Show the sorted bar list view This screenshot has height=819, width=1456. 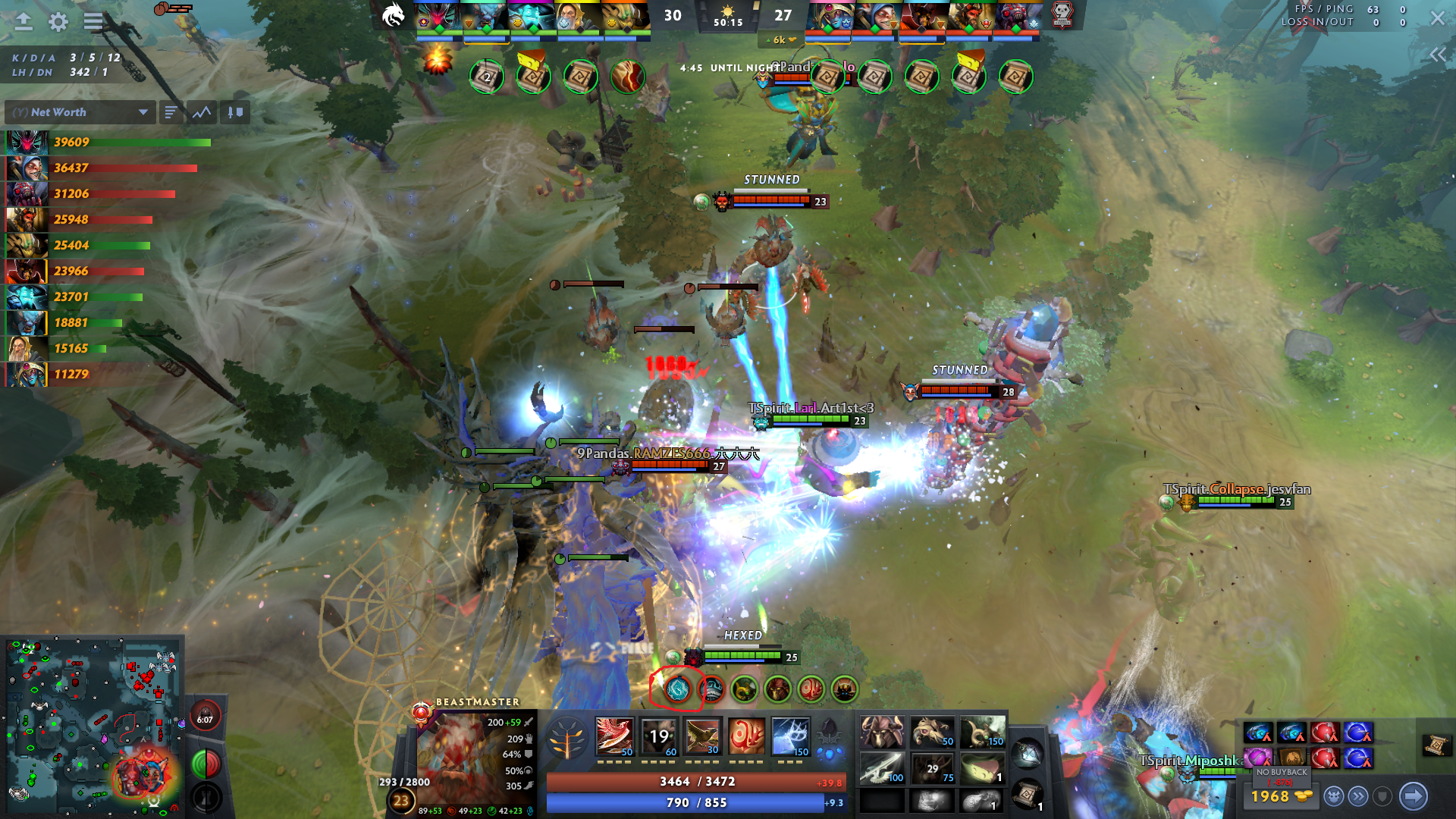coord(171,112)
